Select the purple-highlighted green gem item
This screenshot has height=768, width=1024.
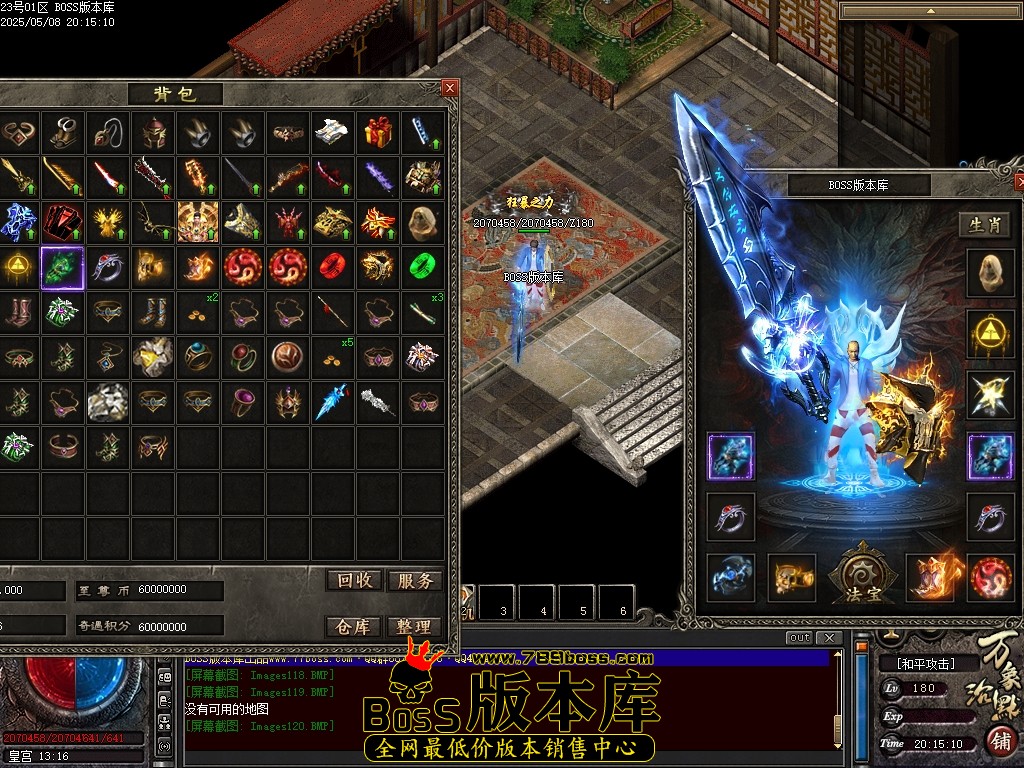[x=62, y=267]
